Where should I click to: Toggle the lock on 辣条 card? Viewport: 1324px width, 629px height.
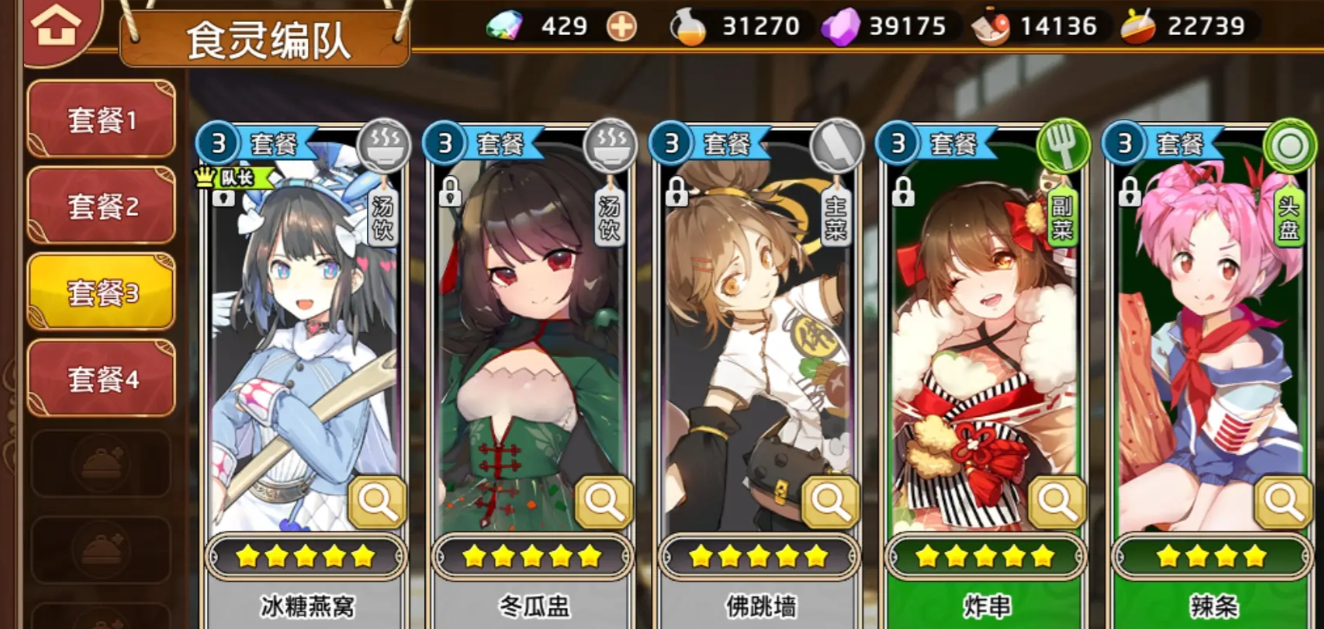click(1130, 190)
